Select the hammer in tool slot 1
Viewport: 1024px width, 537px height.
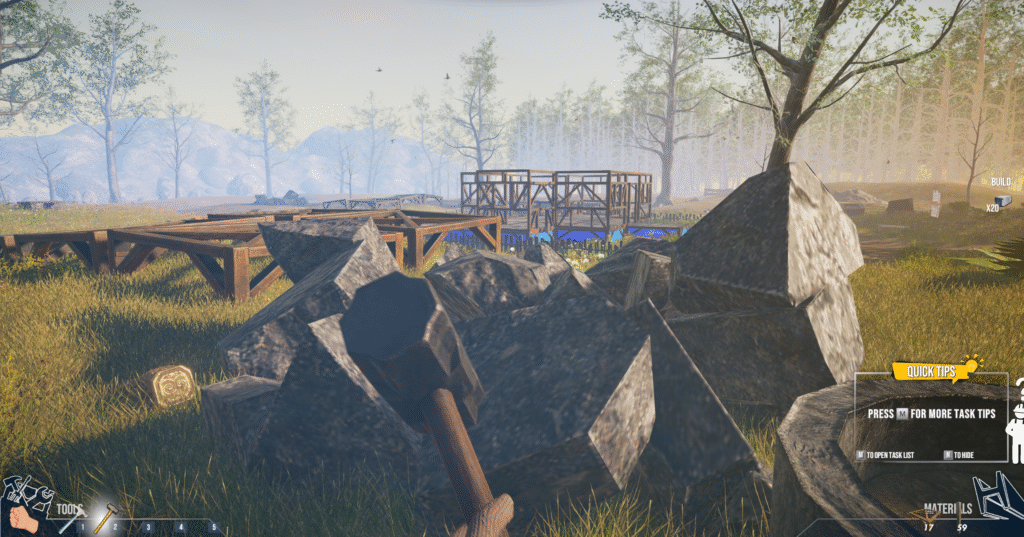pos(73,517)
